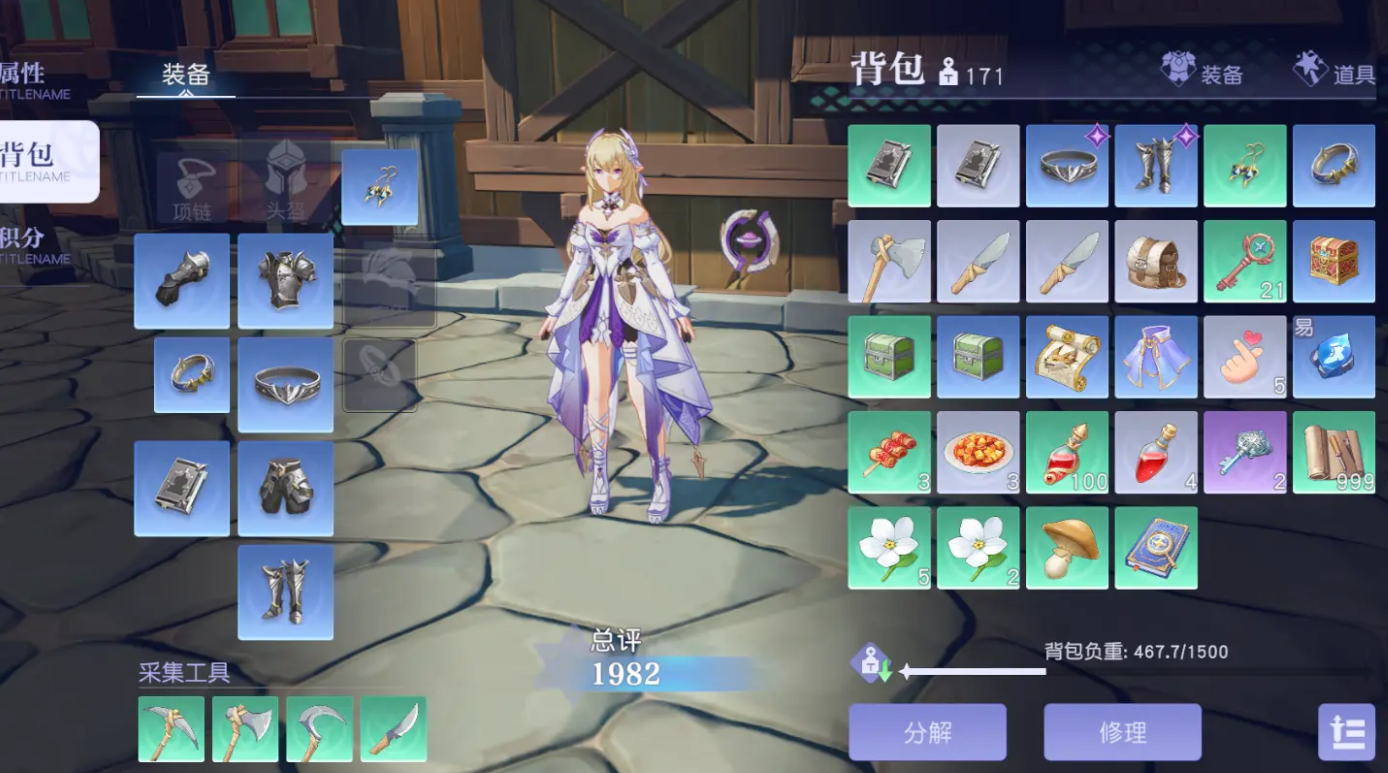Select the red and gold treasure chest

coord(1334,262)
